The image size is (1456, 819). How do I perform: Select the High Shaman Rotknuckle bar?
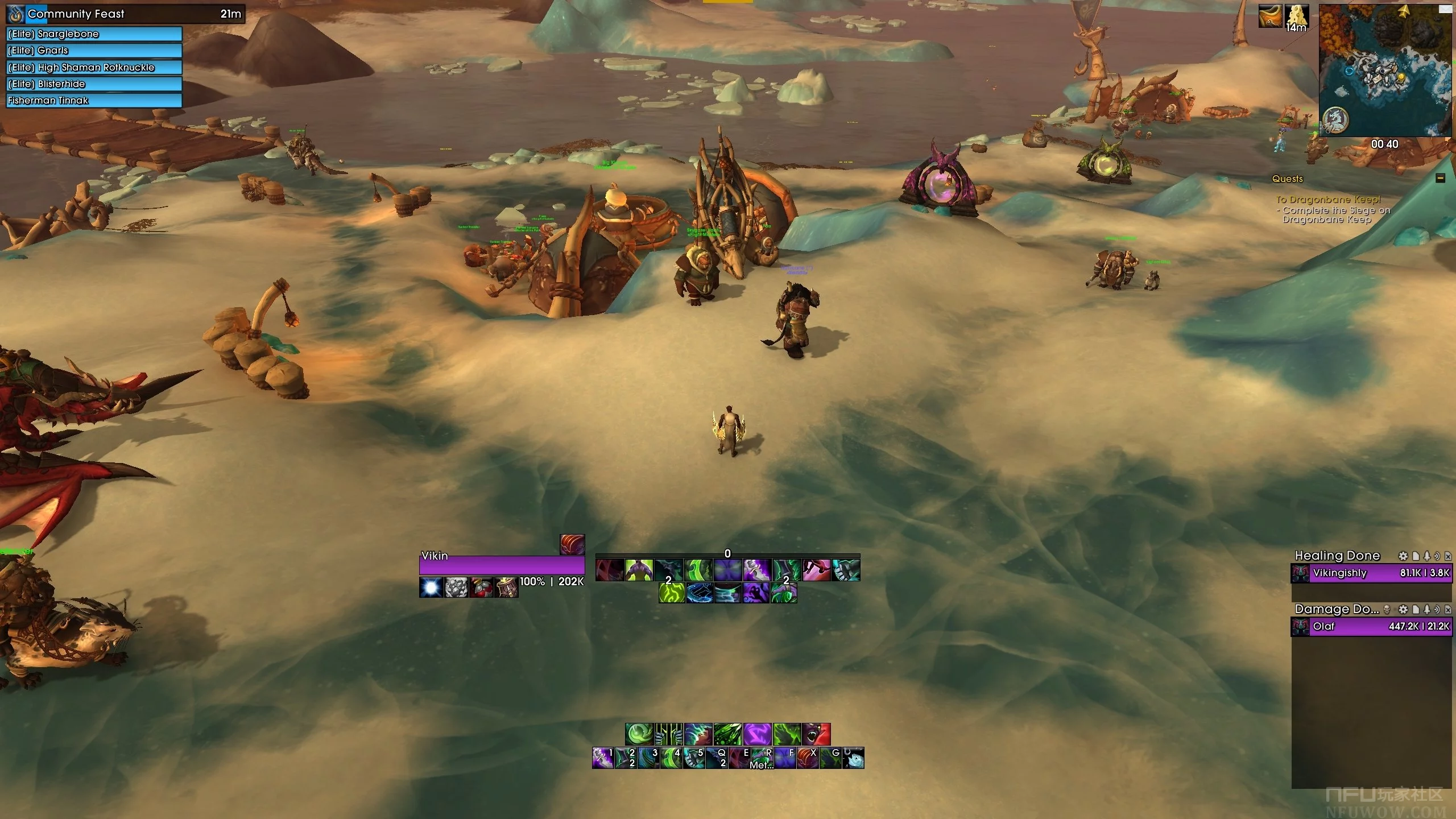(94, 67)
